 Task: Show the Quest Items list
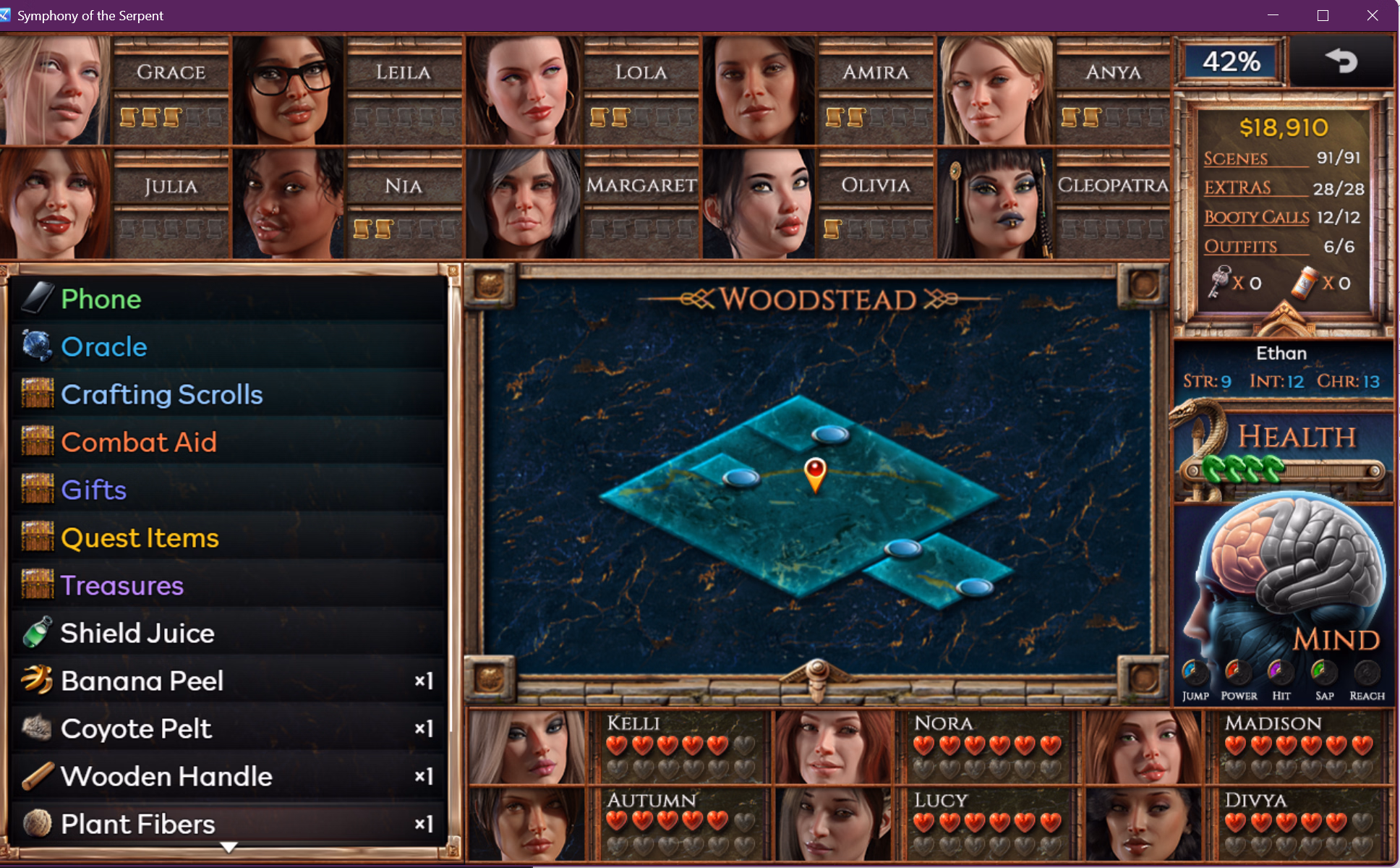pos(140,537)
